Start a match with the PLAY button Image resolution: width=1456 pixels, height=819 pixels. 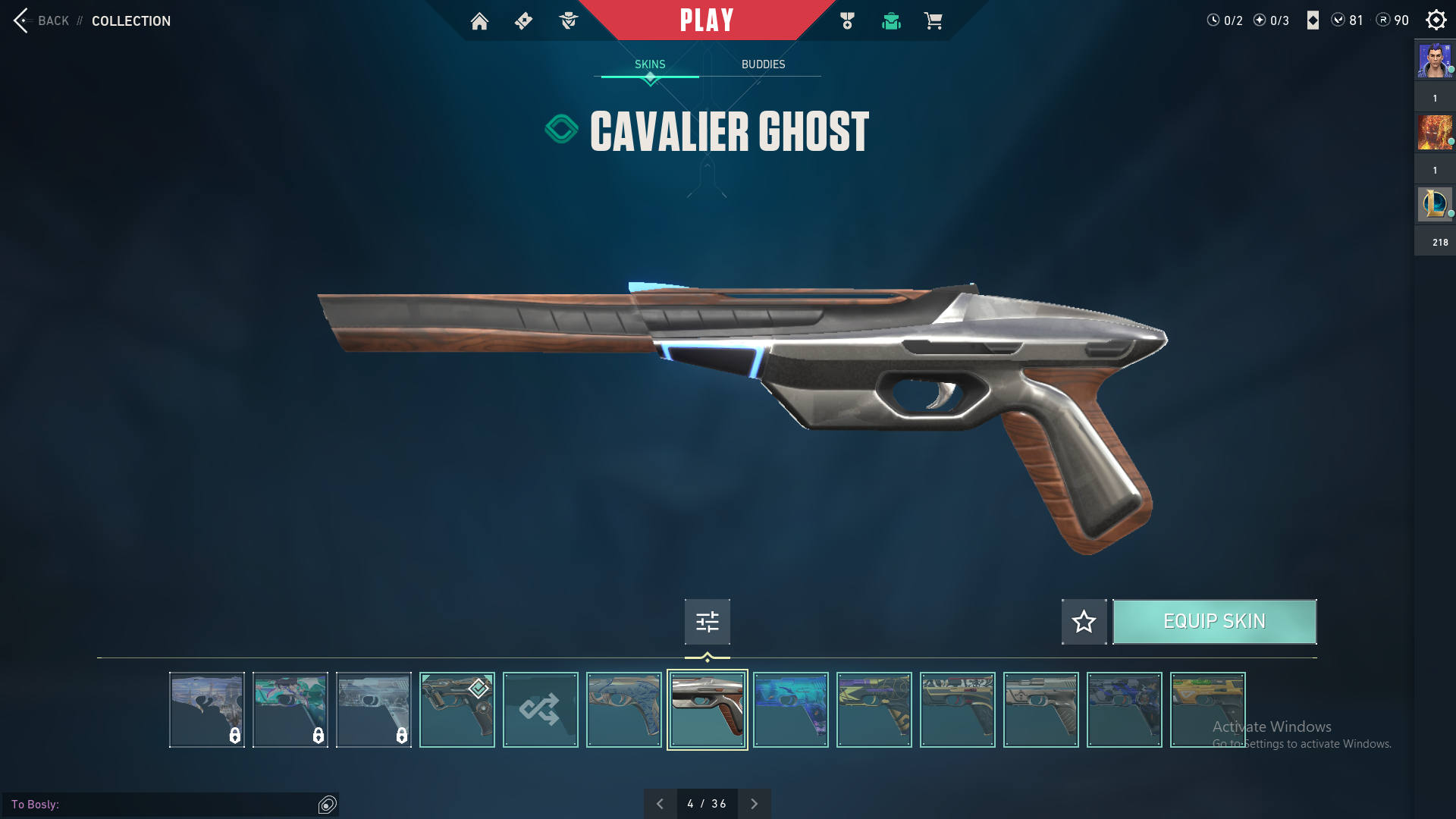(706, 20)
